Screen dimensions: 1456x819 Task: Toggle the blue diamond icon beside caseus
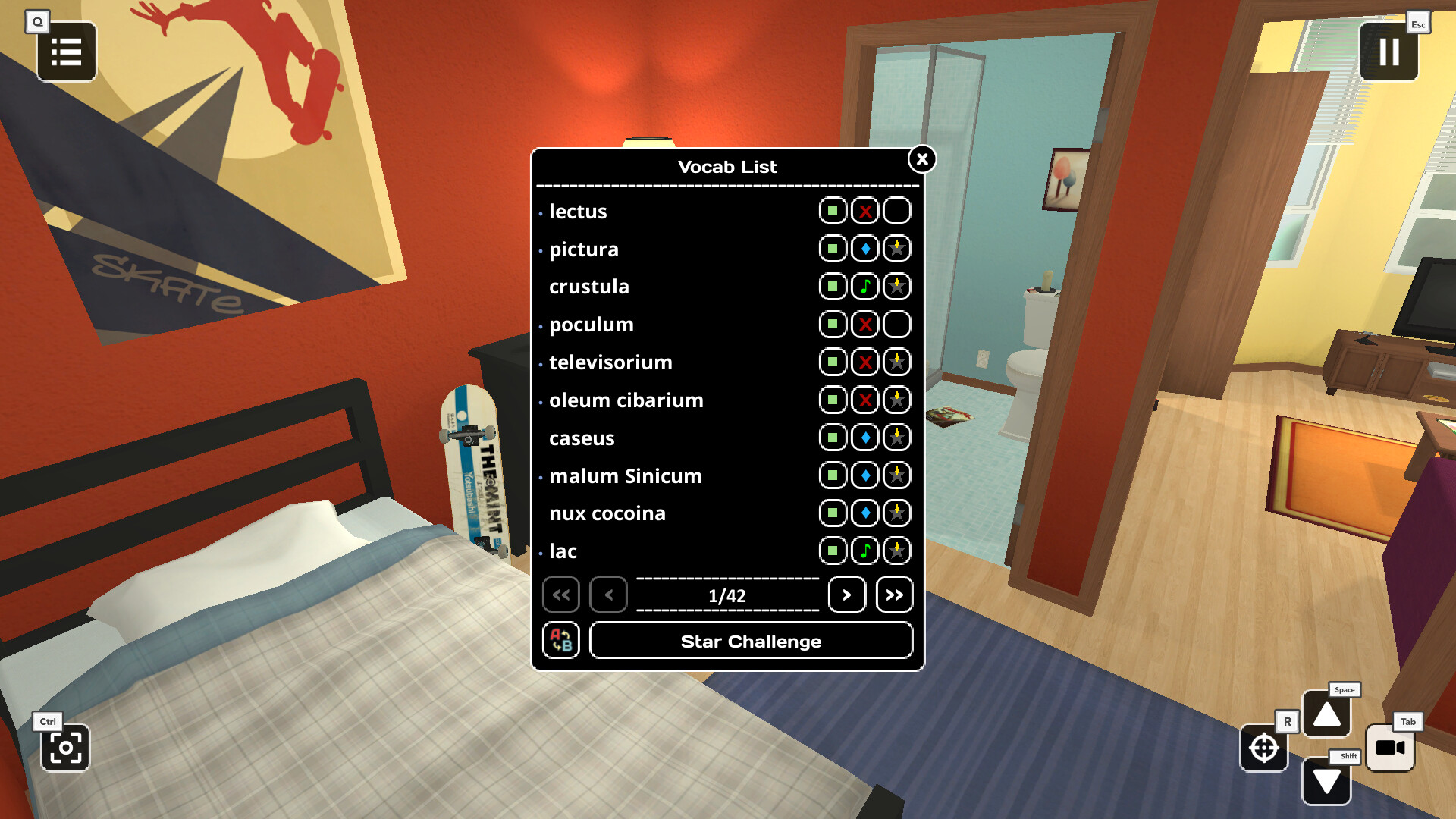point(864,438)
